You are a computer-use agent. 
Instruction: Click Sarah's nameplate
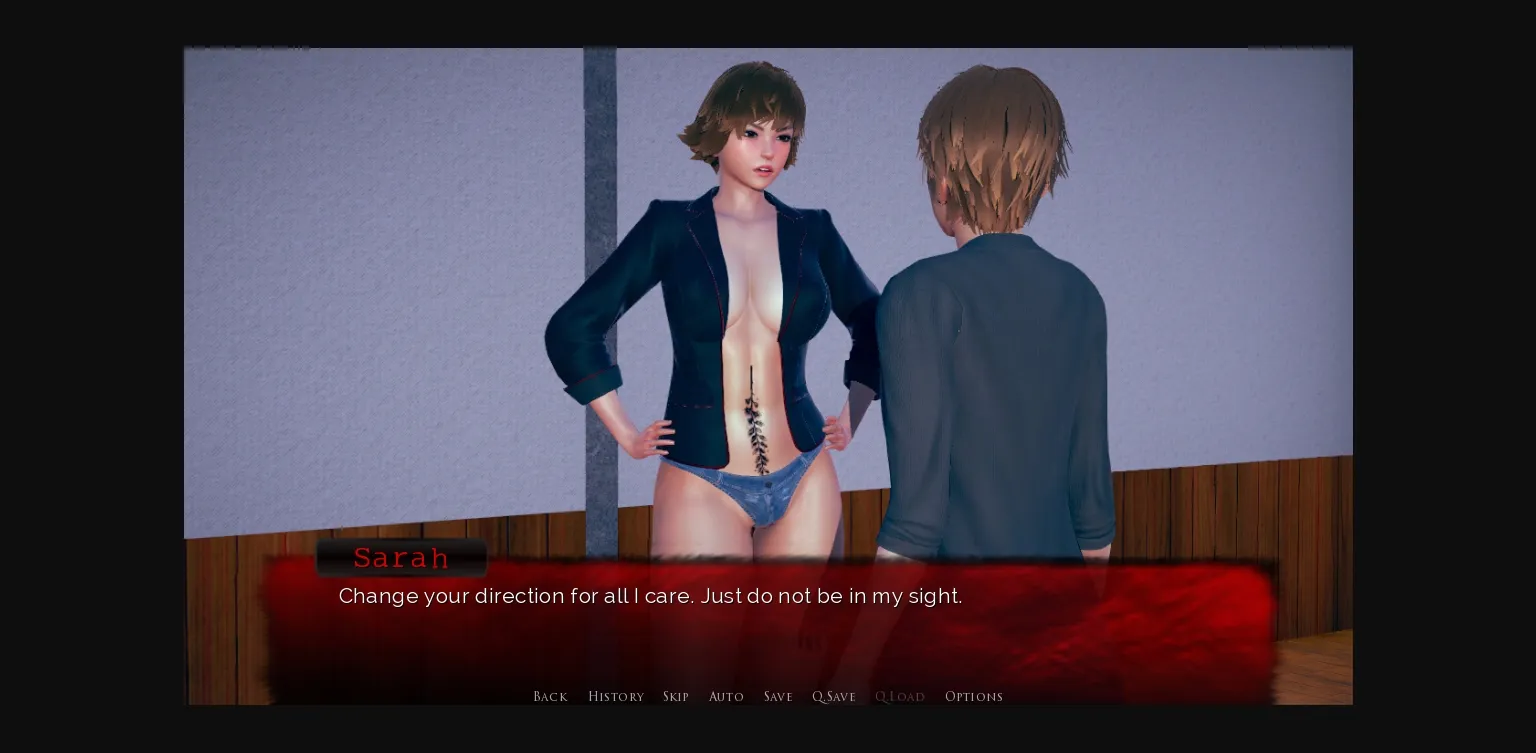pos(401,558)
